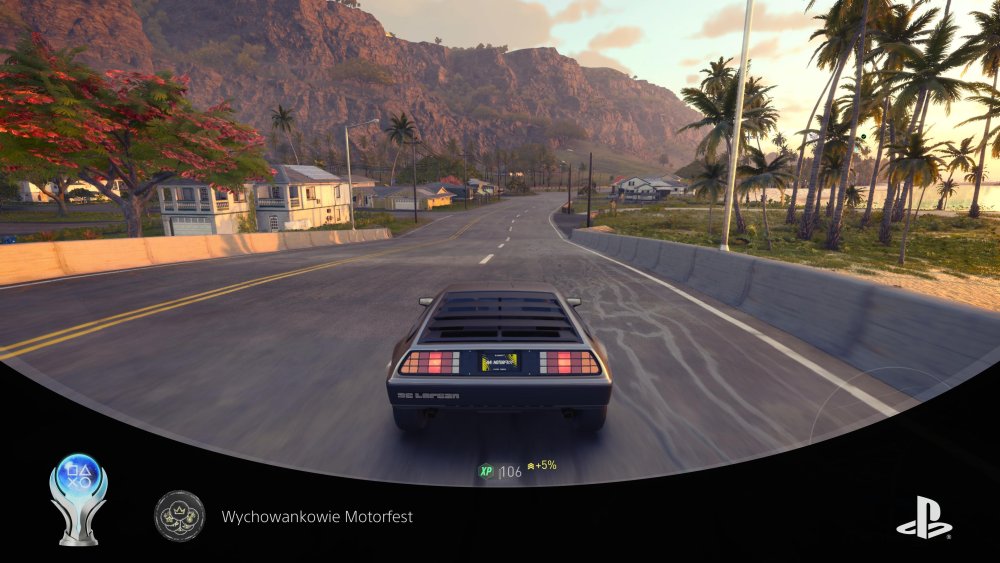Click the platinum trophy cup icon
This screenshot has width=1000, height=563.
[x=78, y=498]
